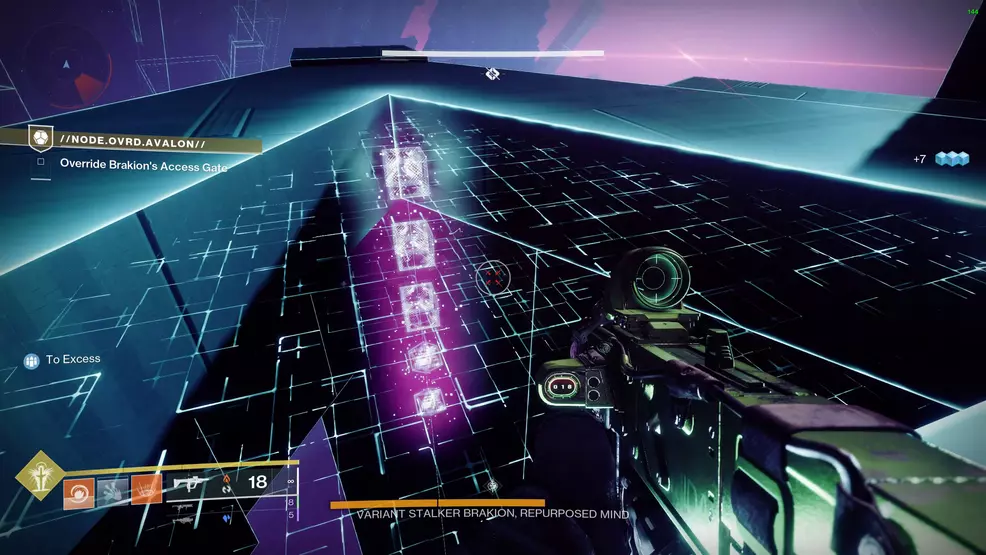Activate the orange class ability icon
Viewport: 986px width, 555px height.
pos(146,490)
